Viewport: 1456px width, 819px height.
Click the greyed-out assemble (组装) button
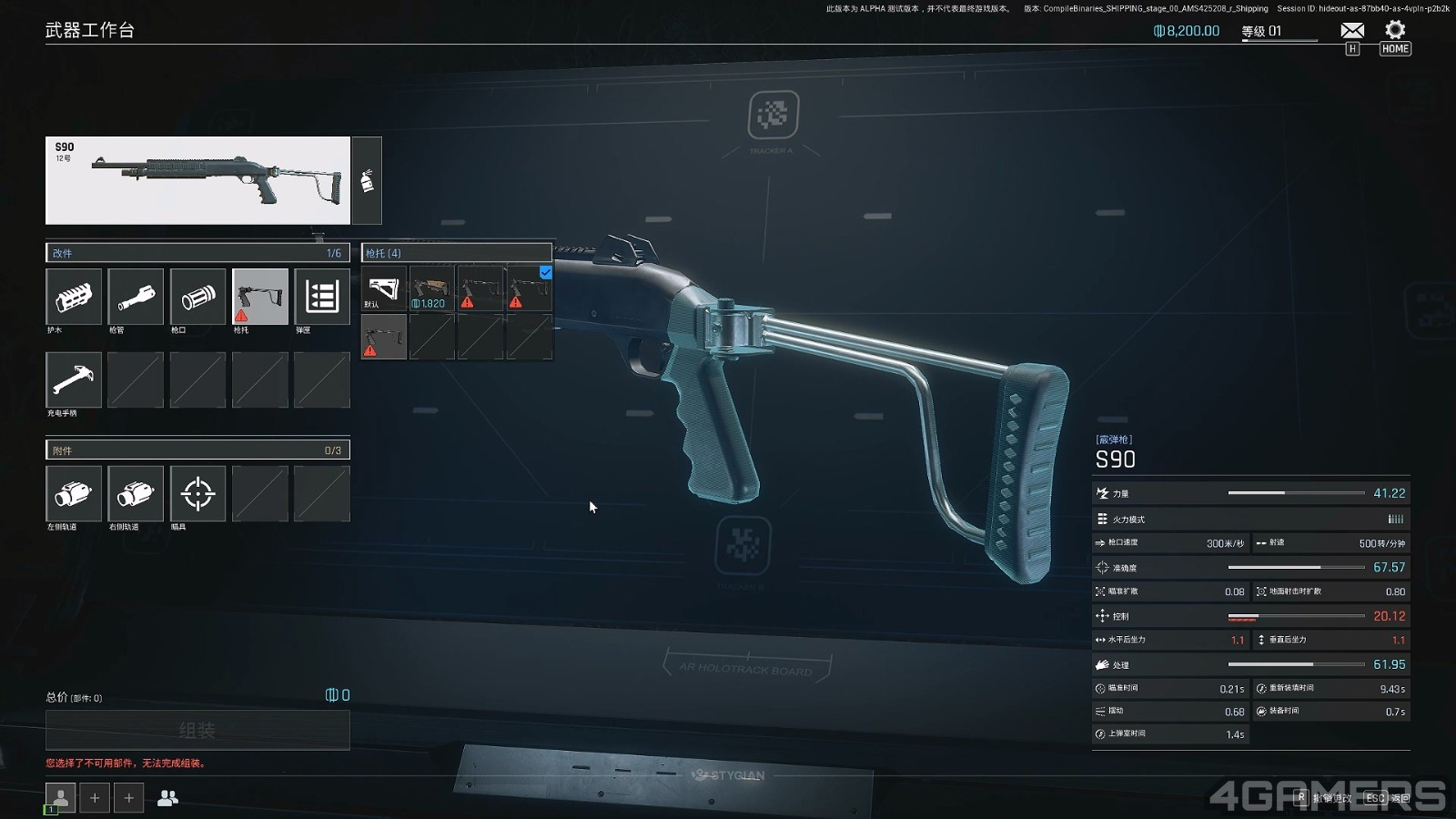pyautogui.click(x=197, y=730)
